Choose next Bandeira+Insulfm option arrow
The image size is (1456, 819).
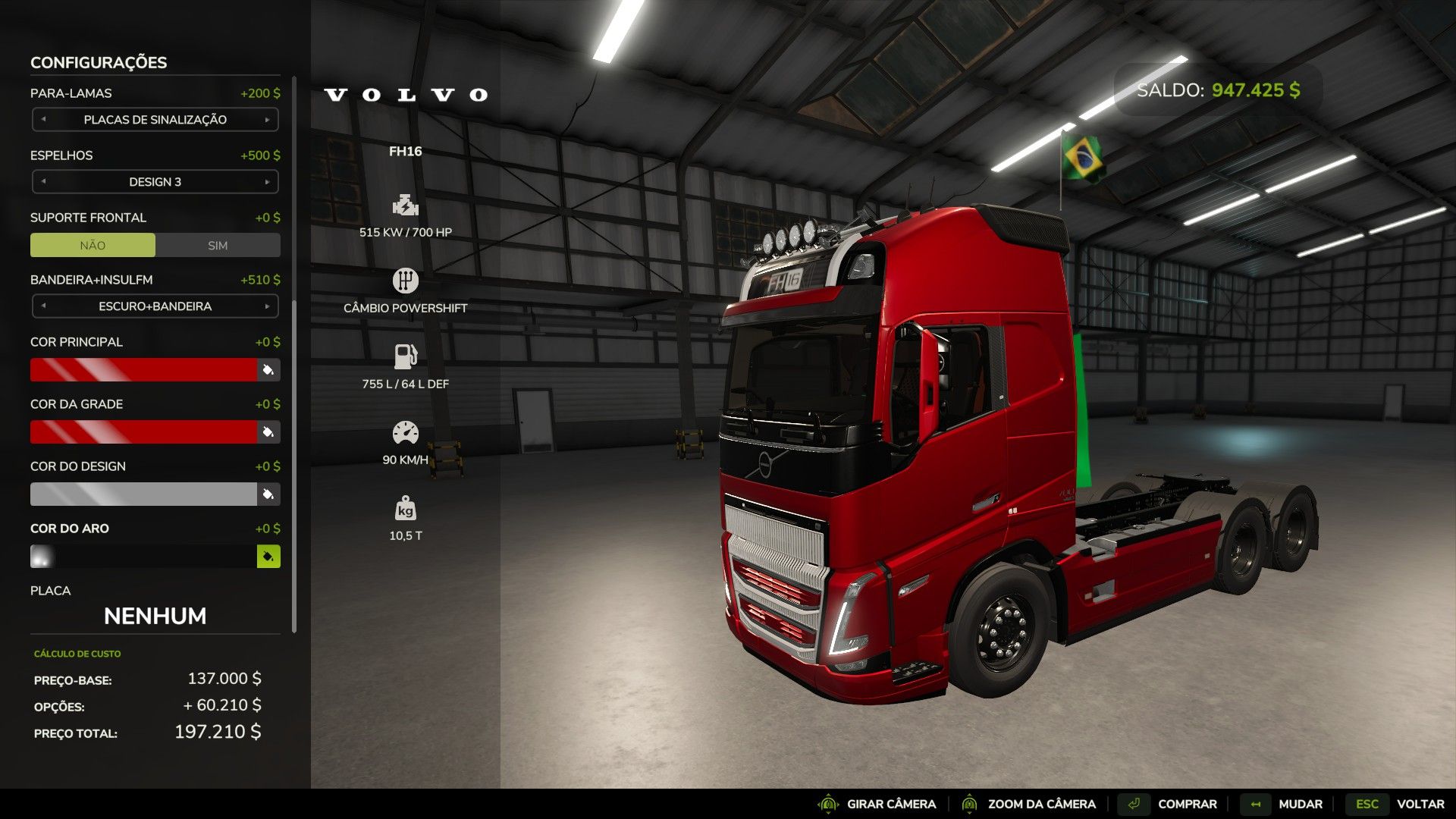tap(267, 306)
